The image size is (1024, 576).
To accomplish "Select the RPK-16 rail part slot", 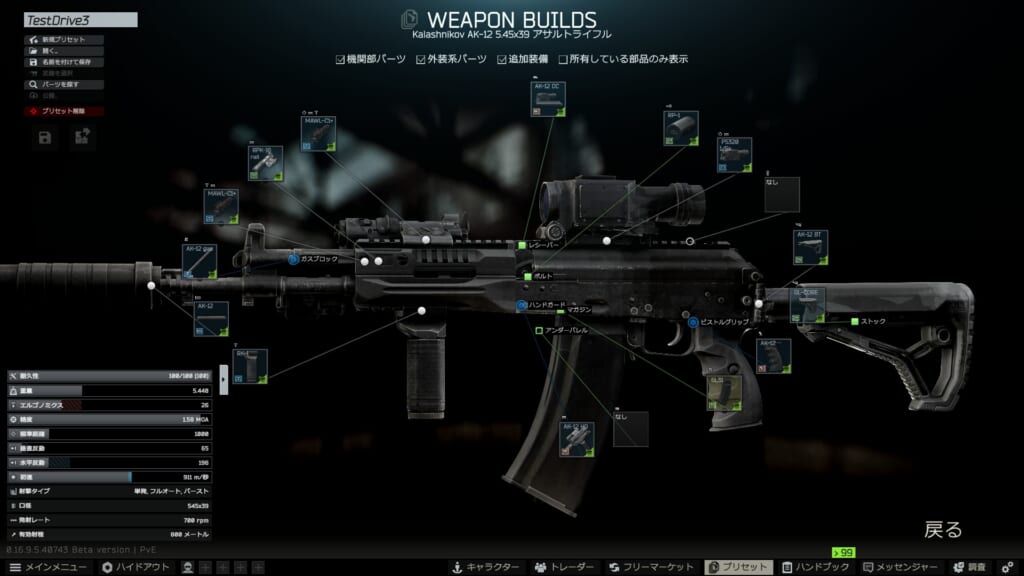I will (265, 163).
